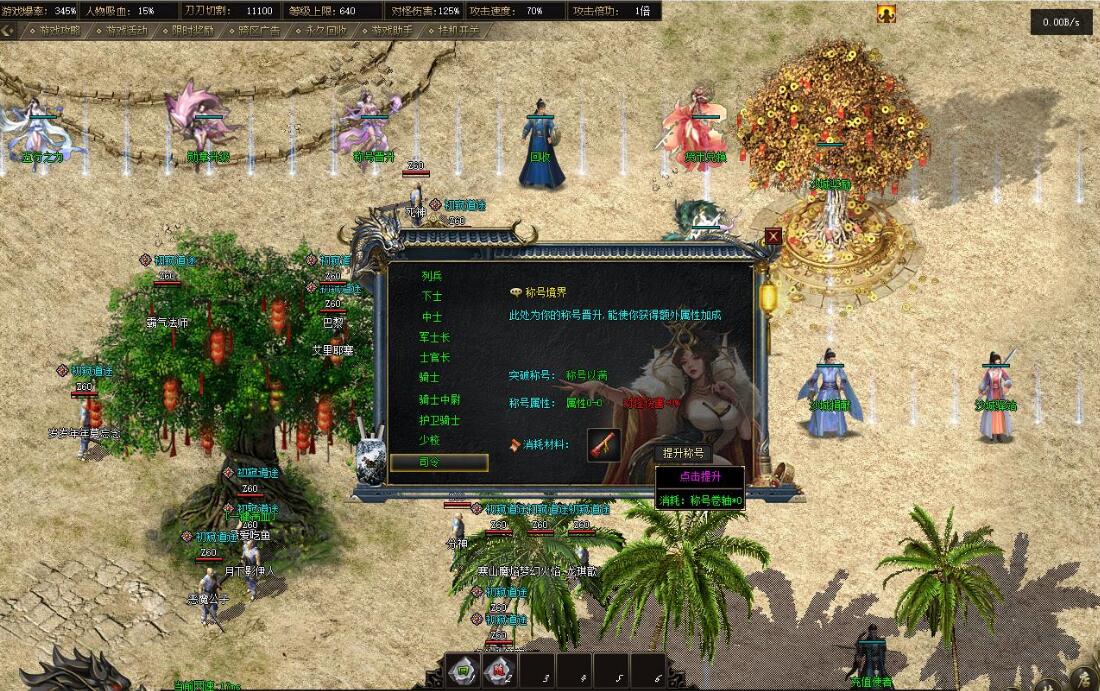
Task: Choose the 骑士 title rank
Action: pos(431,378)
